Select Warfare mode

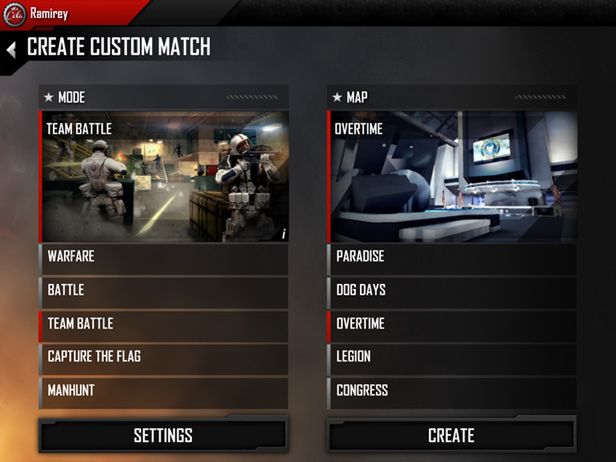click(164, 257)
